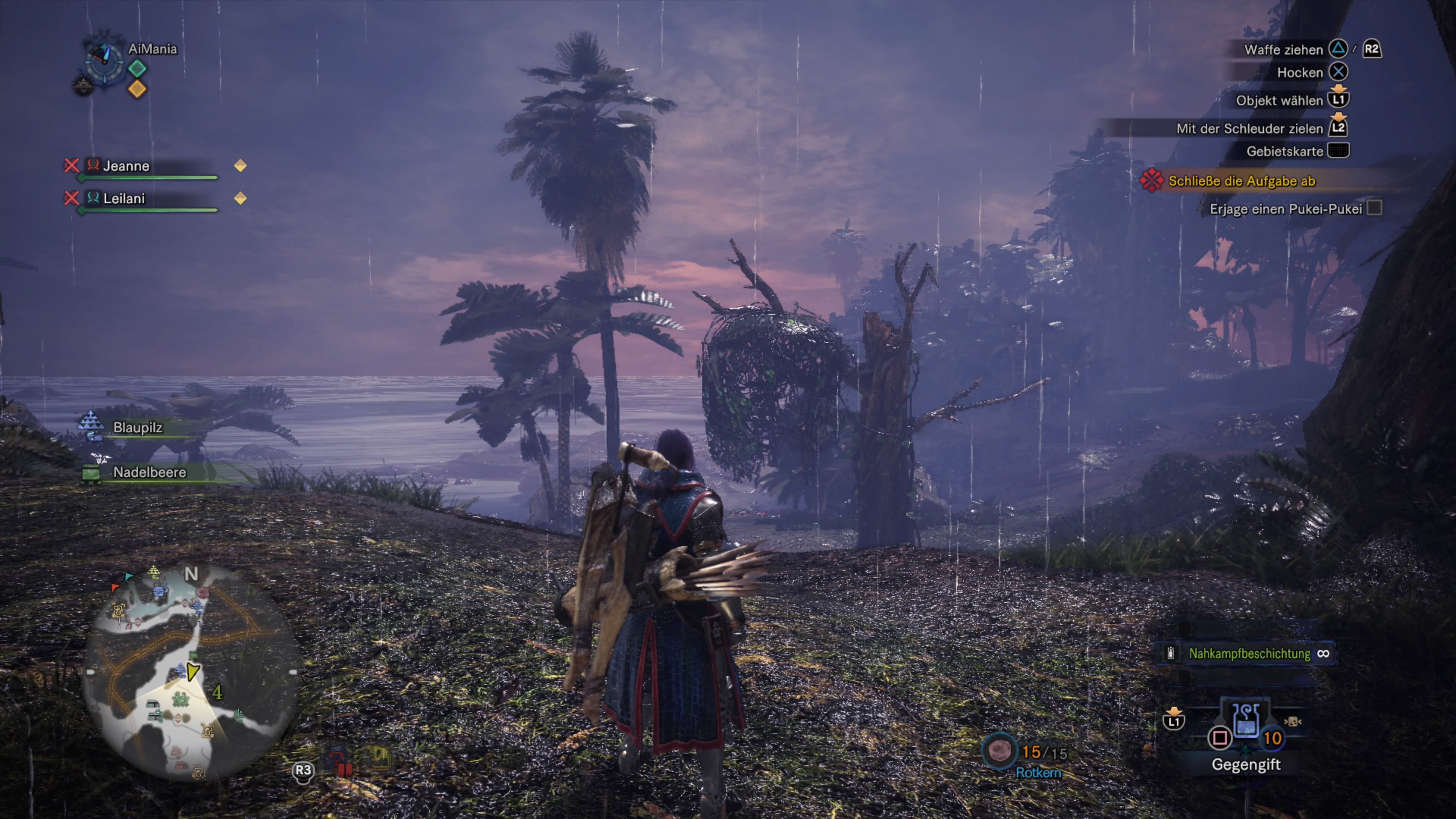Click Jeanne's green health bar

(x=147, y=177)
